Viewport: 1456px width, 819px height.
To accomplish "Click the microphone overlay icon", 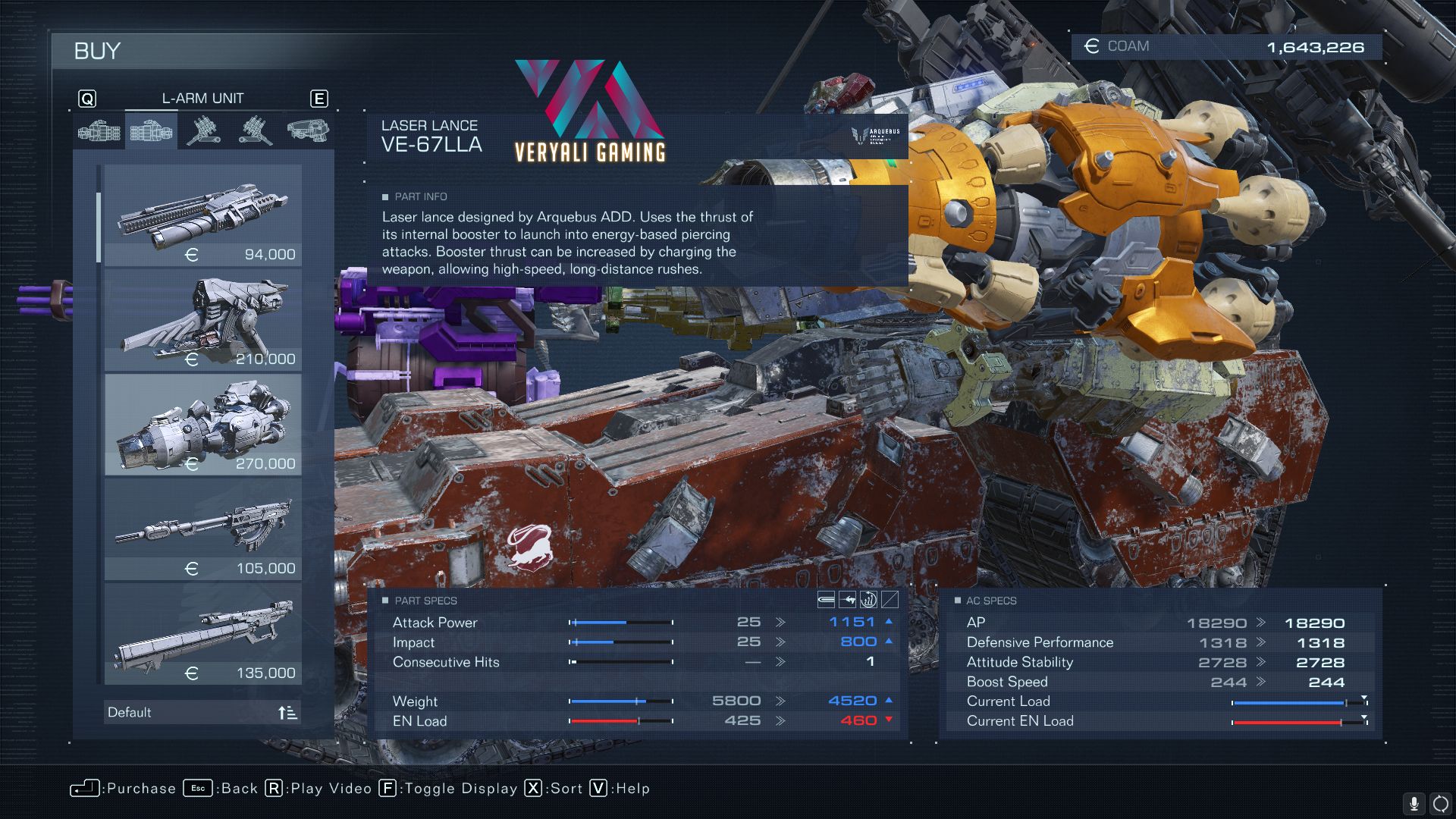I will [1414, 804].
